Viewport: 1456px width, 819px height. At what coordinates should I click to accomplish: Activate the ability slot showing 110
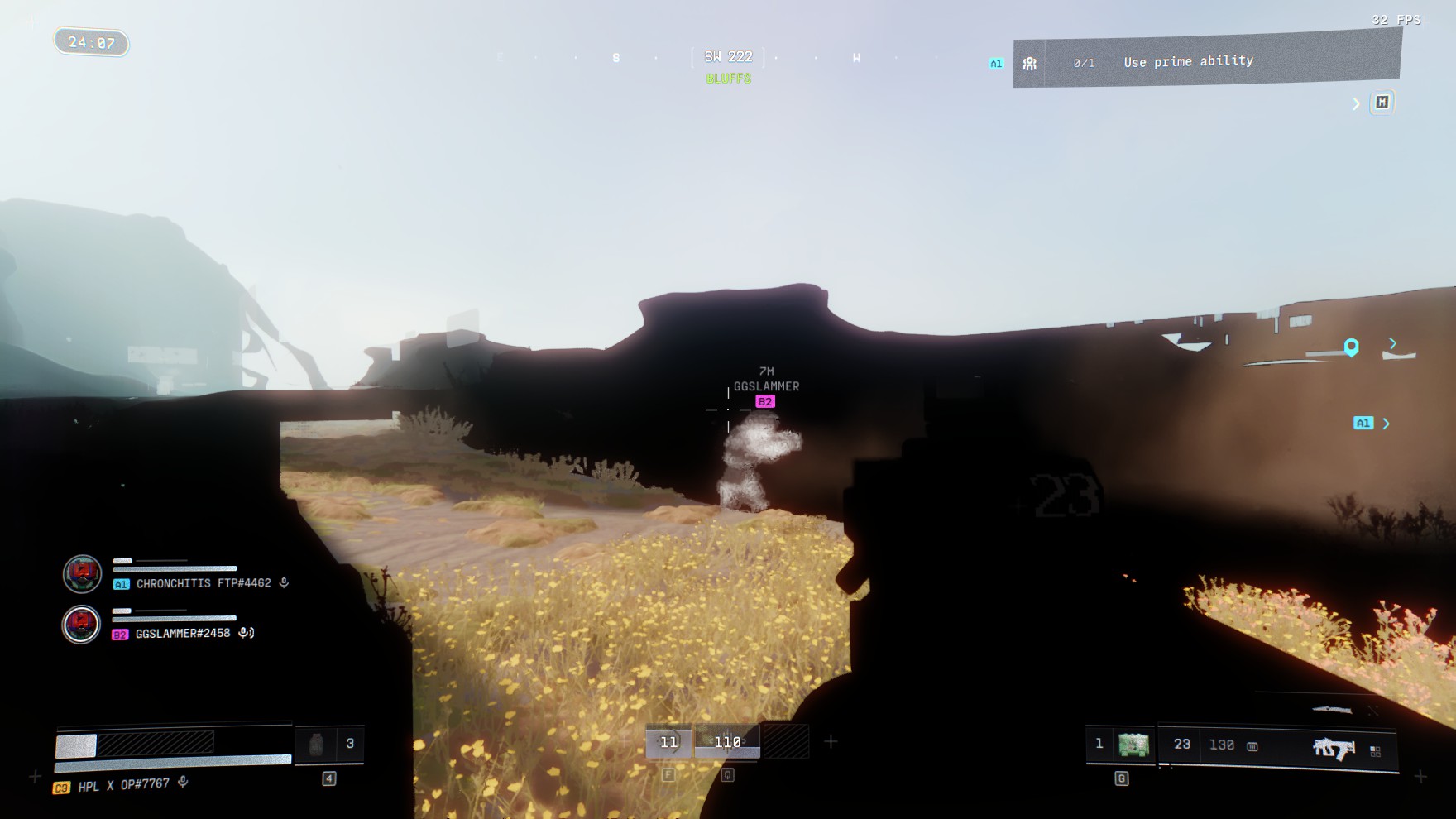727,742
